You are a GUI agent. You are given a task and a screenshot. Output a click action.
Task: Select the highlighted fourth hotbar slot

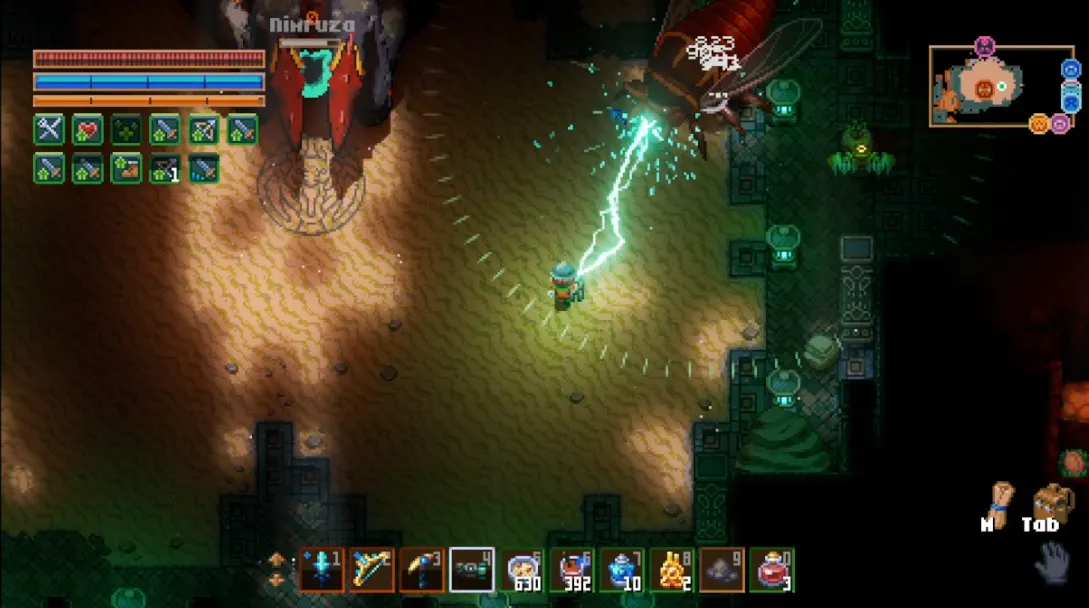coord(472,570)
